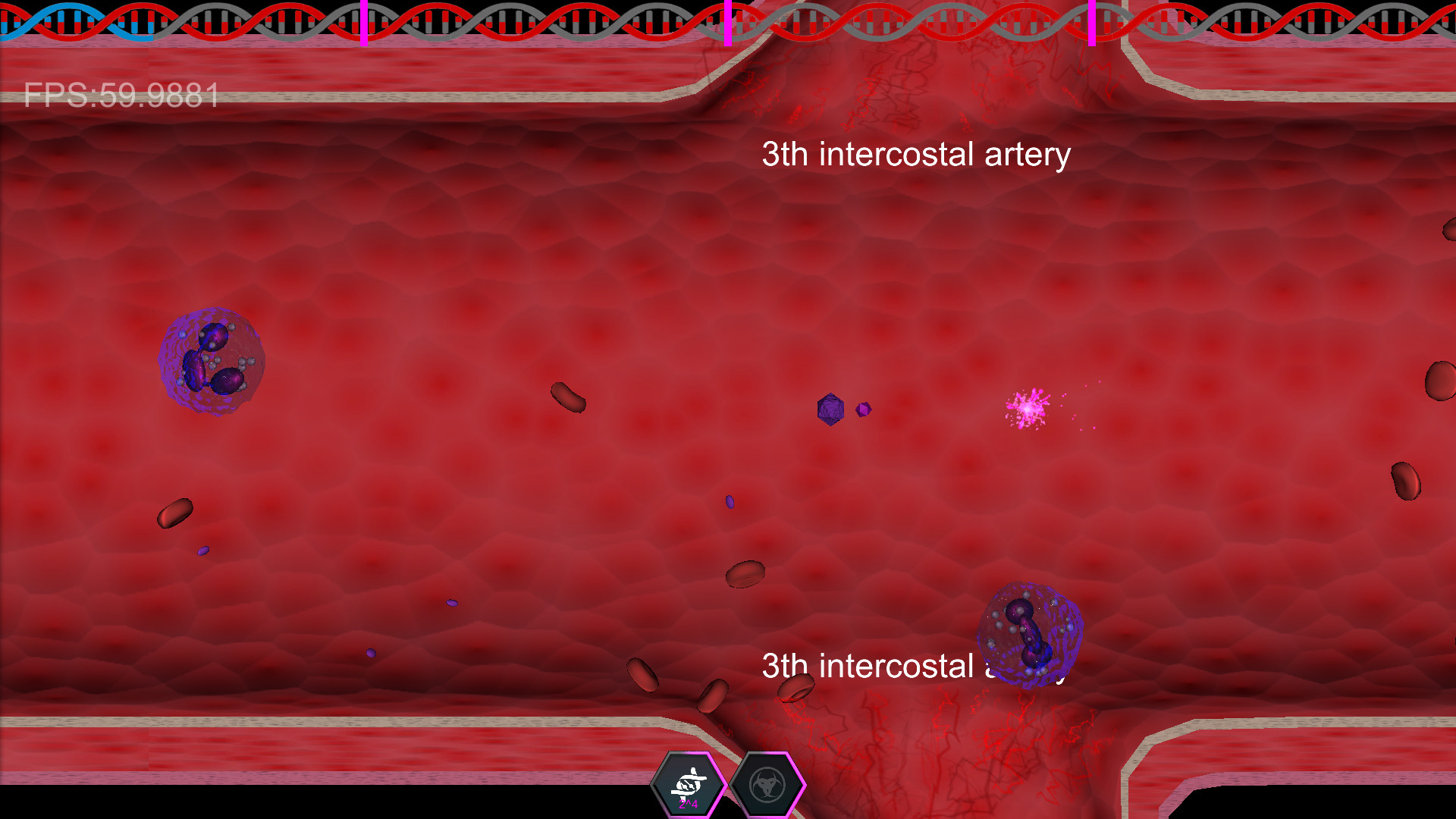Click the FPS counter display
The width and height of the screenshot is (1456, 819).
point(121,96)
